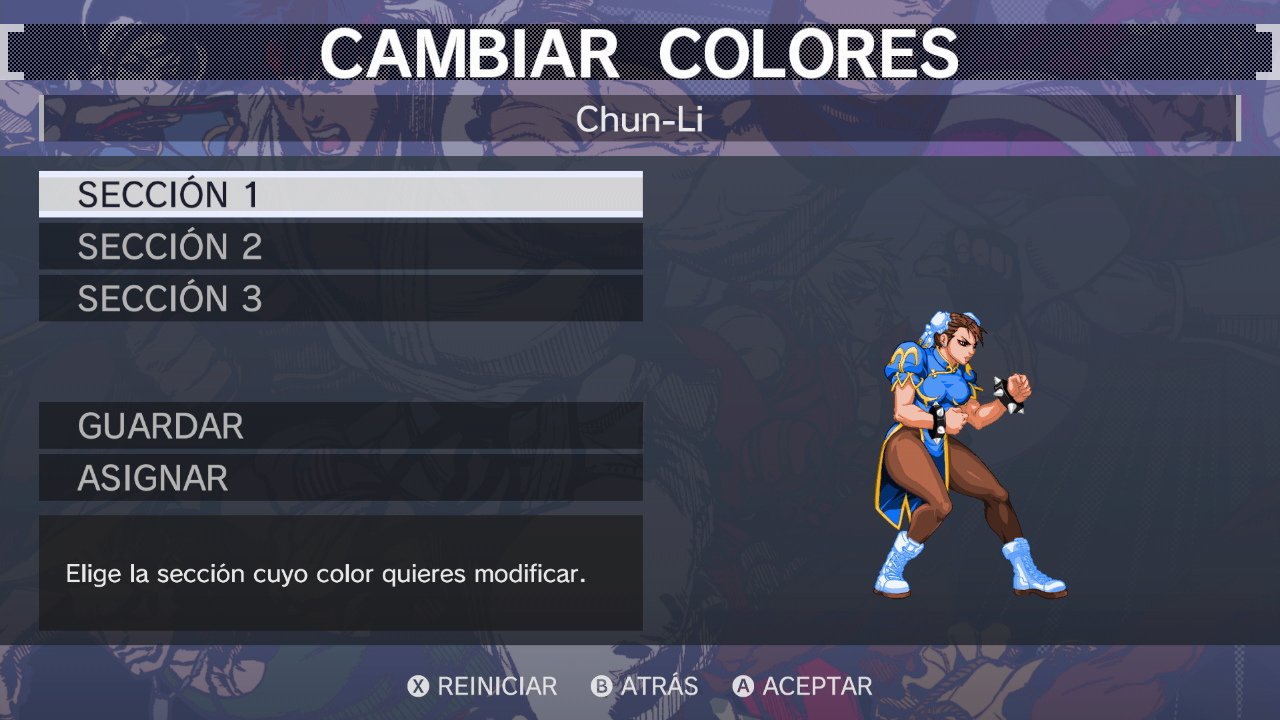Select SECCIÓN 1 to modify its color
The image size is (1280, 720).
coord(340,195)
